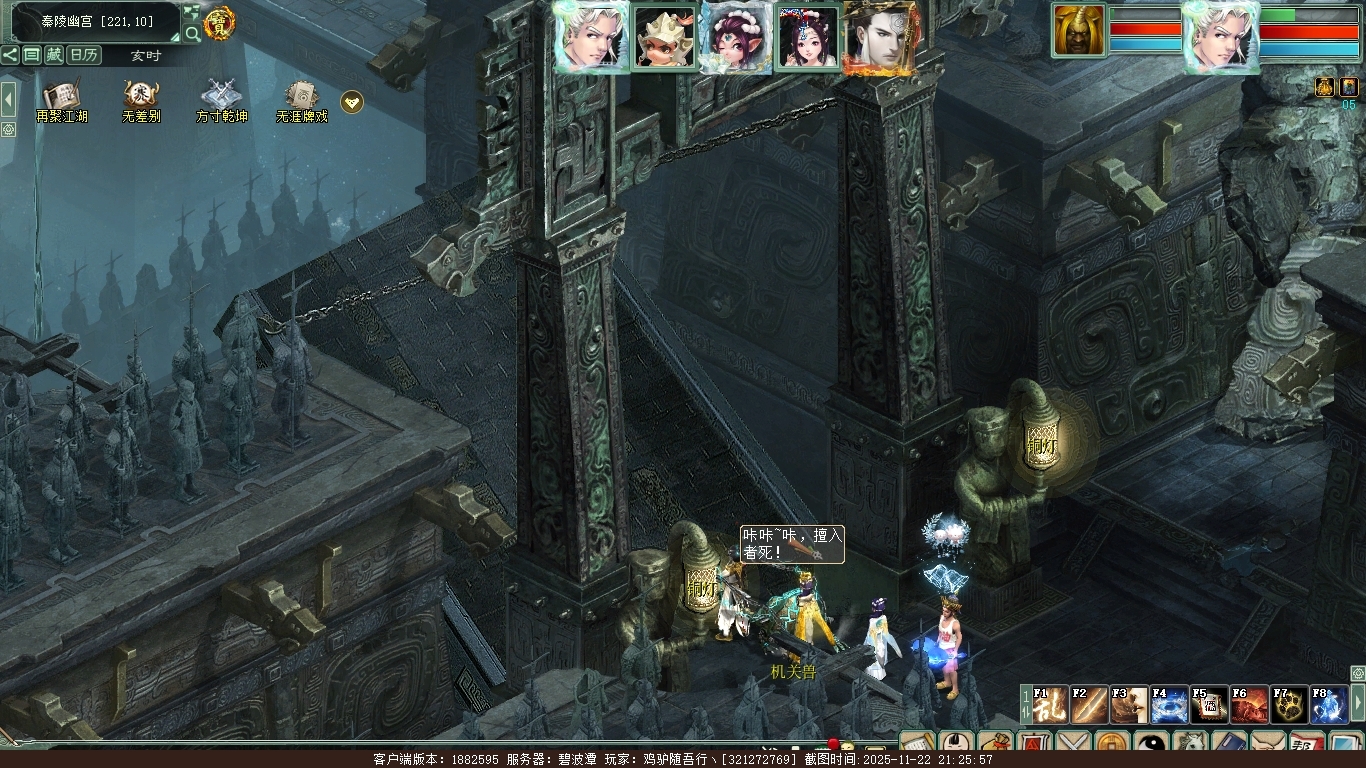
Task: Click the 藏 button under the minimap
Action: pyautogui.click(x=54, y=55)
